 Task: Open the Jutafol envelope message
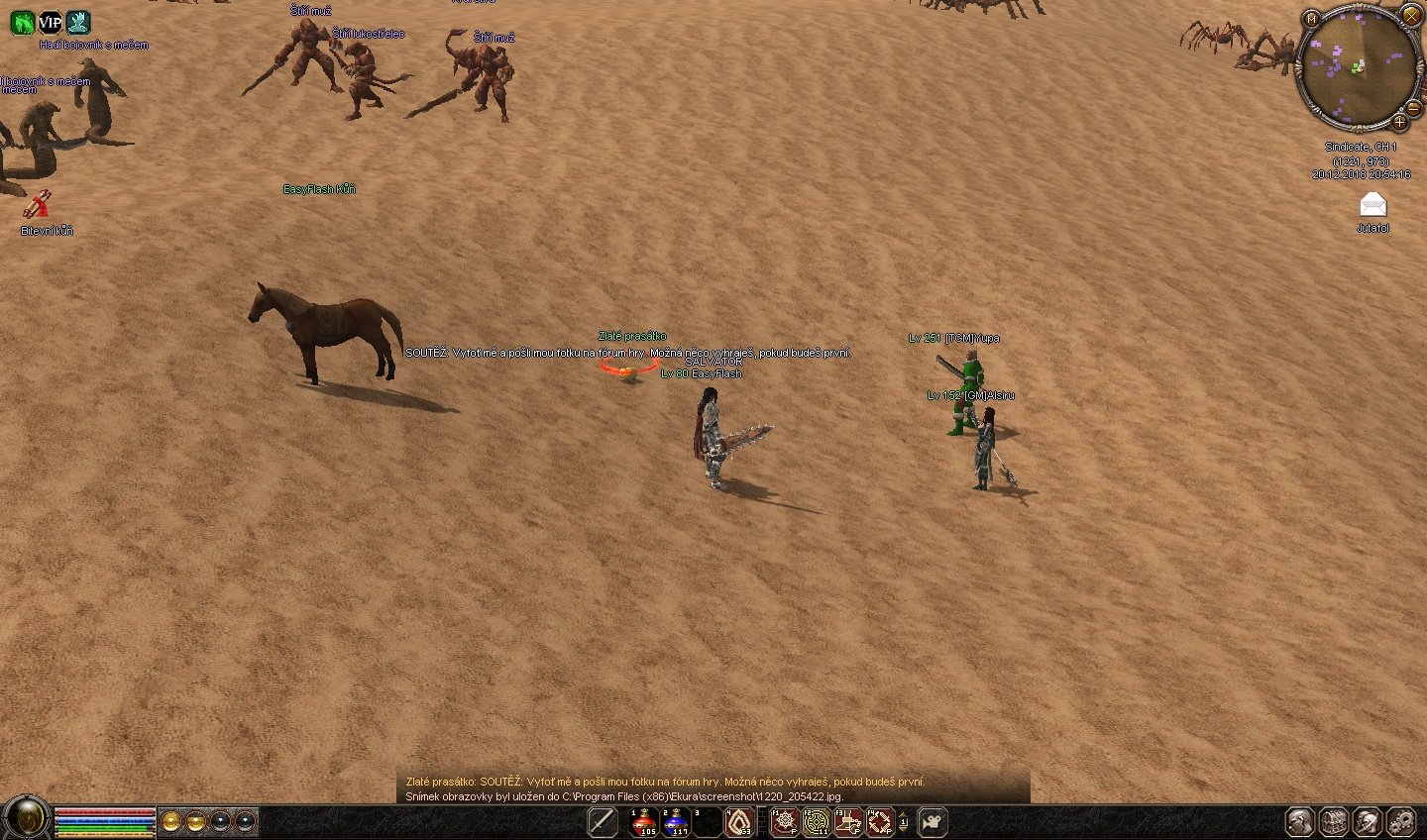coord(1372,205)
